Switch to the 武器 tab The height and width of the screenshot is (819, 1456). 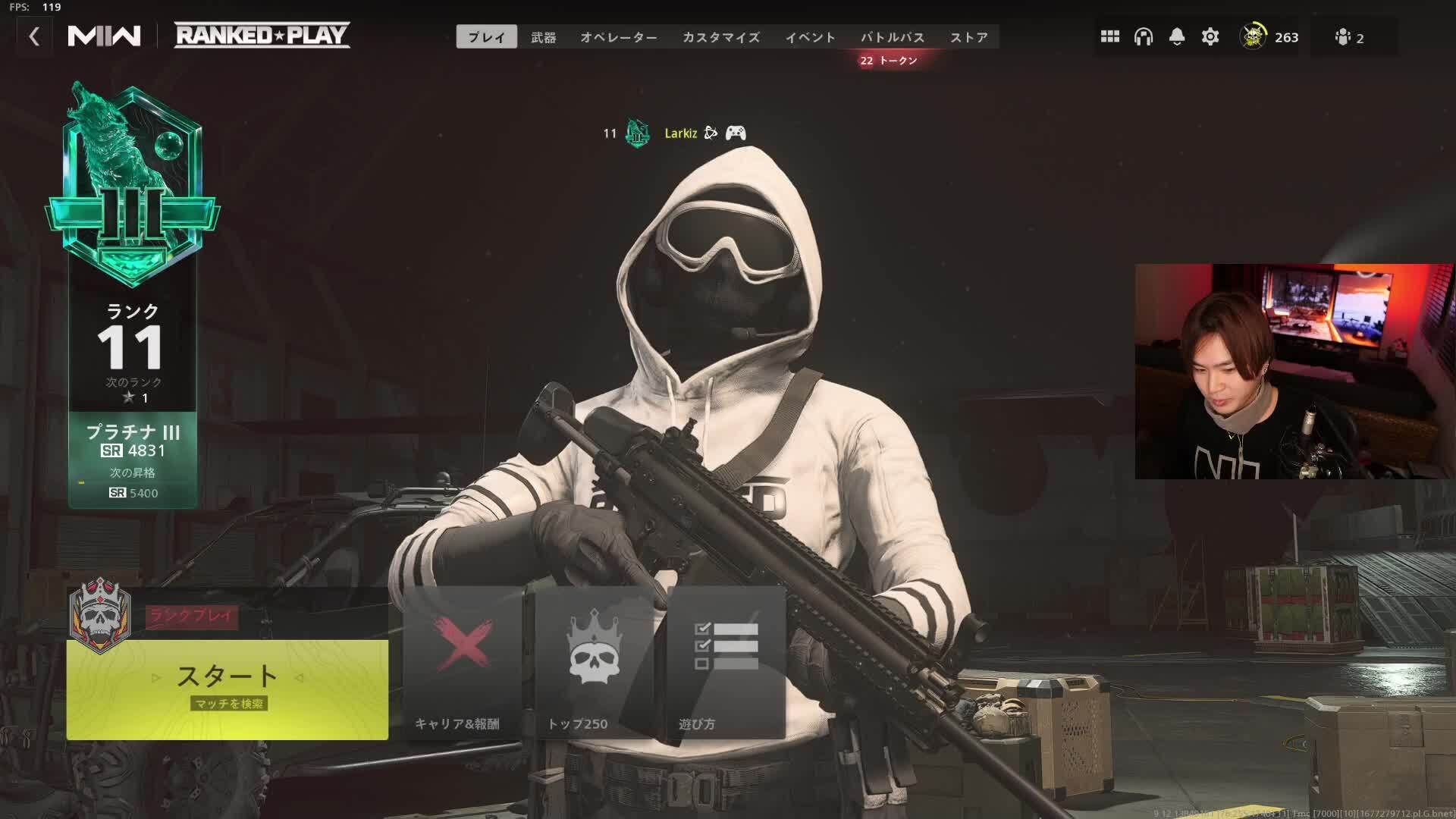coord(544,36)
